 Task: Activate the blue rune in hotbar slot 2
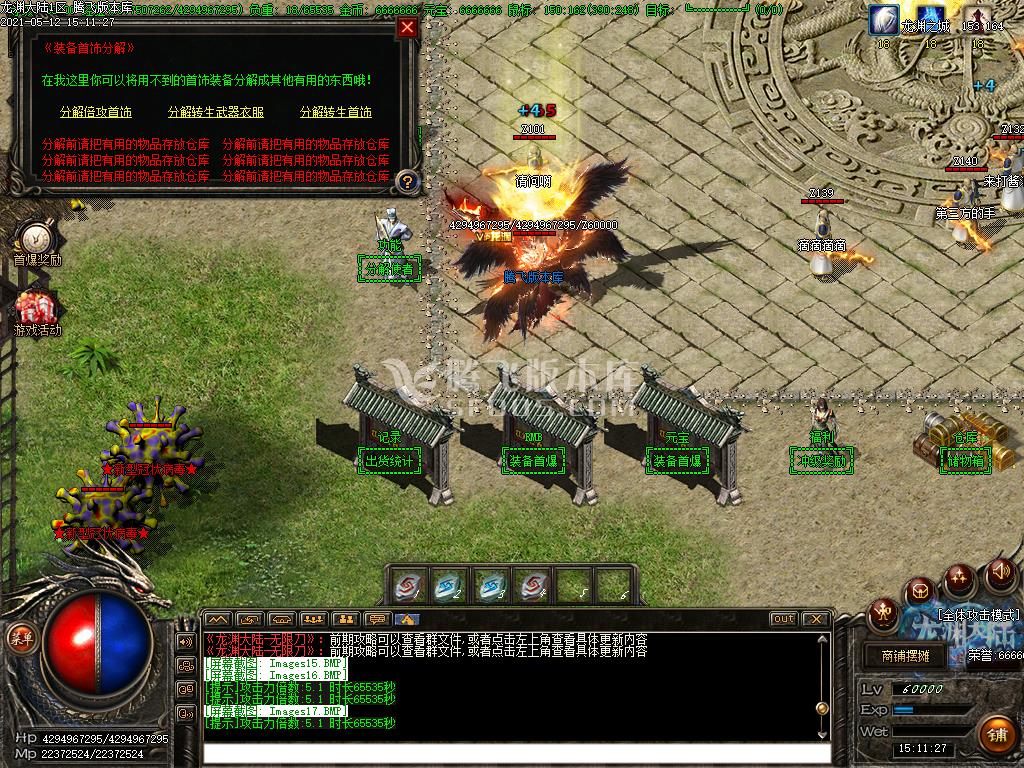[449, 586]
